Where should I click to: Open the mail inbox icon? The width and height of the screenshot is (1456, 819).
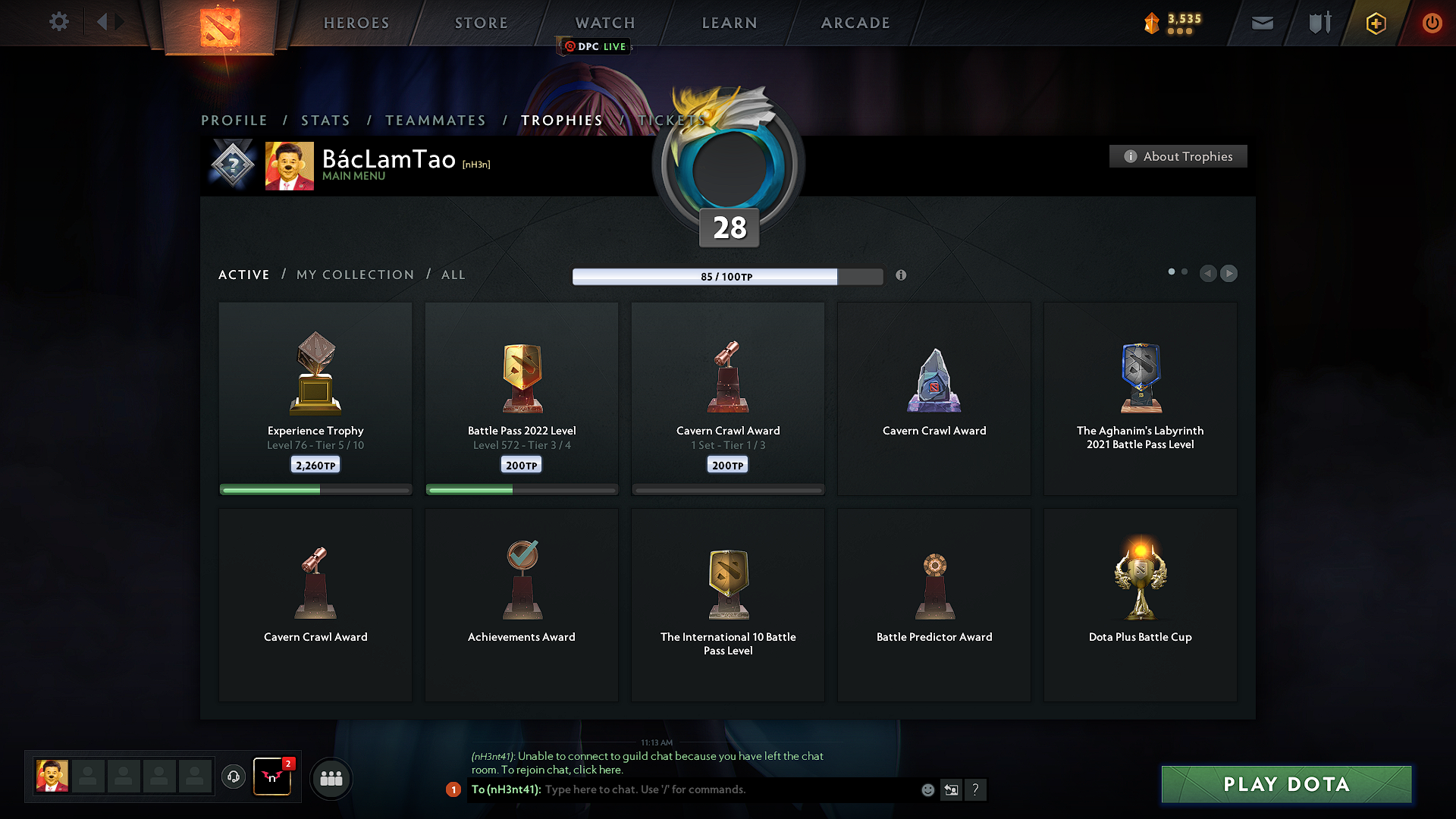point(1262,23)
